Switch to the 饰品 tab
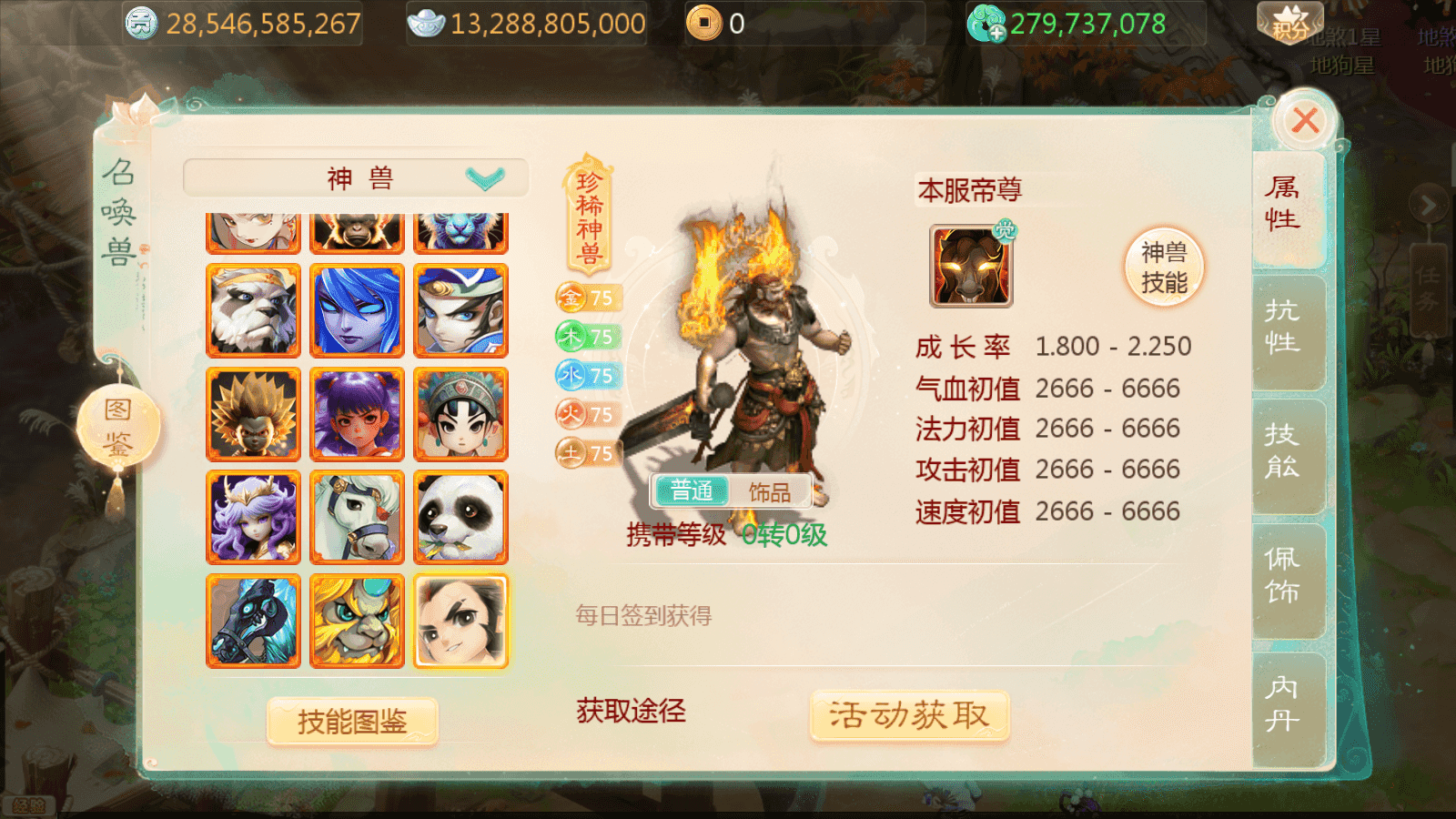This screenshot has width=1456, height=819. (772, 490)
